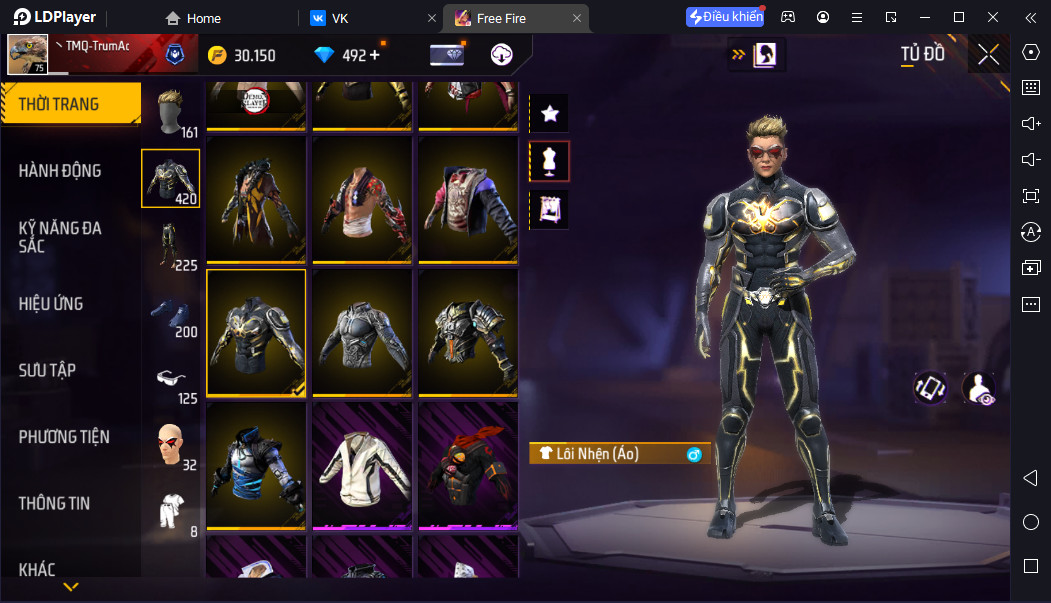Select the face mask category showing 32
1051x603 pixels.
click(170, 445)
